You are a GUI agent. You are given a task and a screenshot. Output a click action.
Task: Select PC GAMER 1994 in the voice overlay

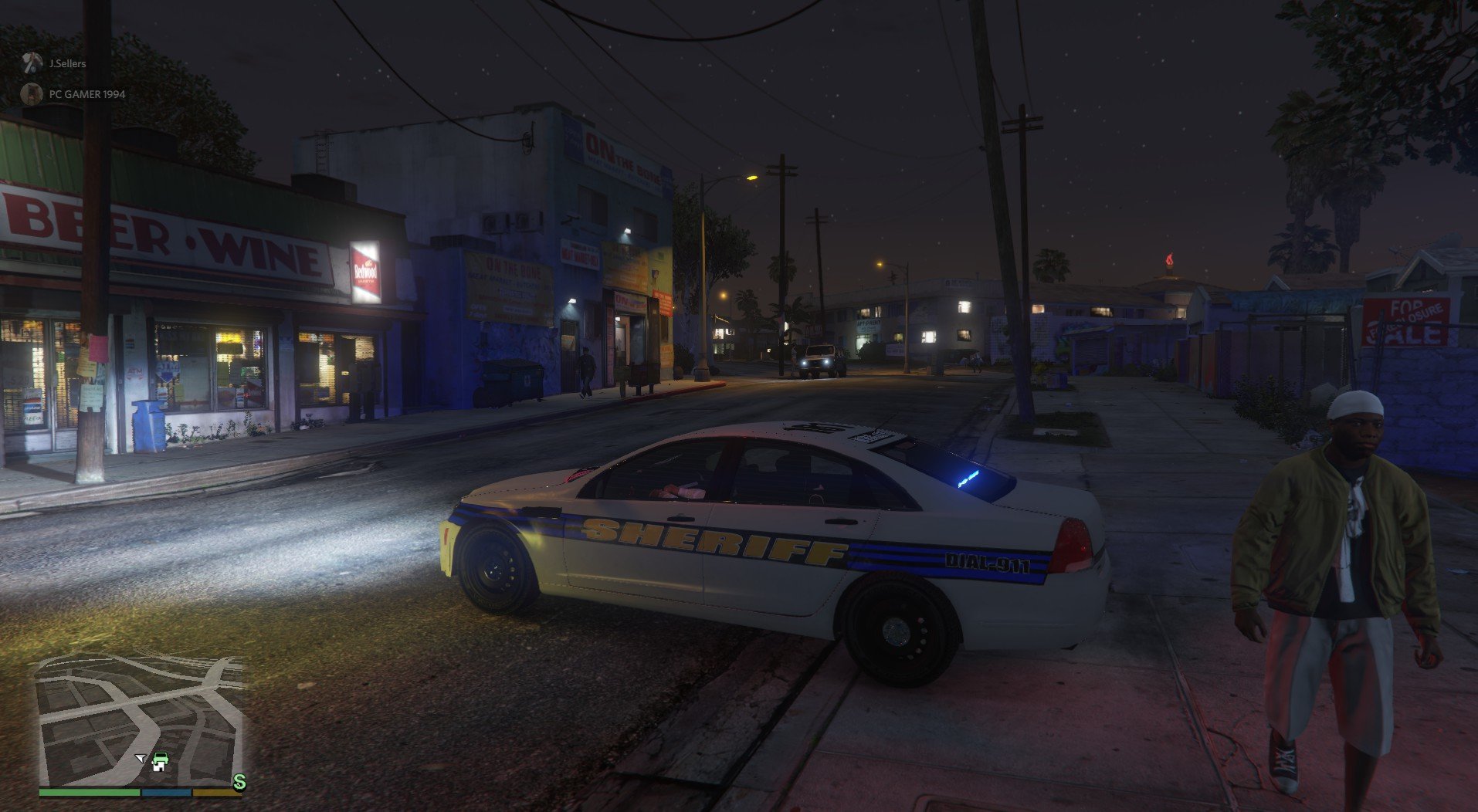(x=86, y=94)
